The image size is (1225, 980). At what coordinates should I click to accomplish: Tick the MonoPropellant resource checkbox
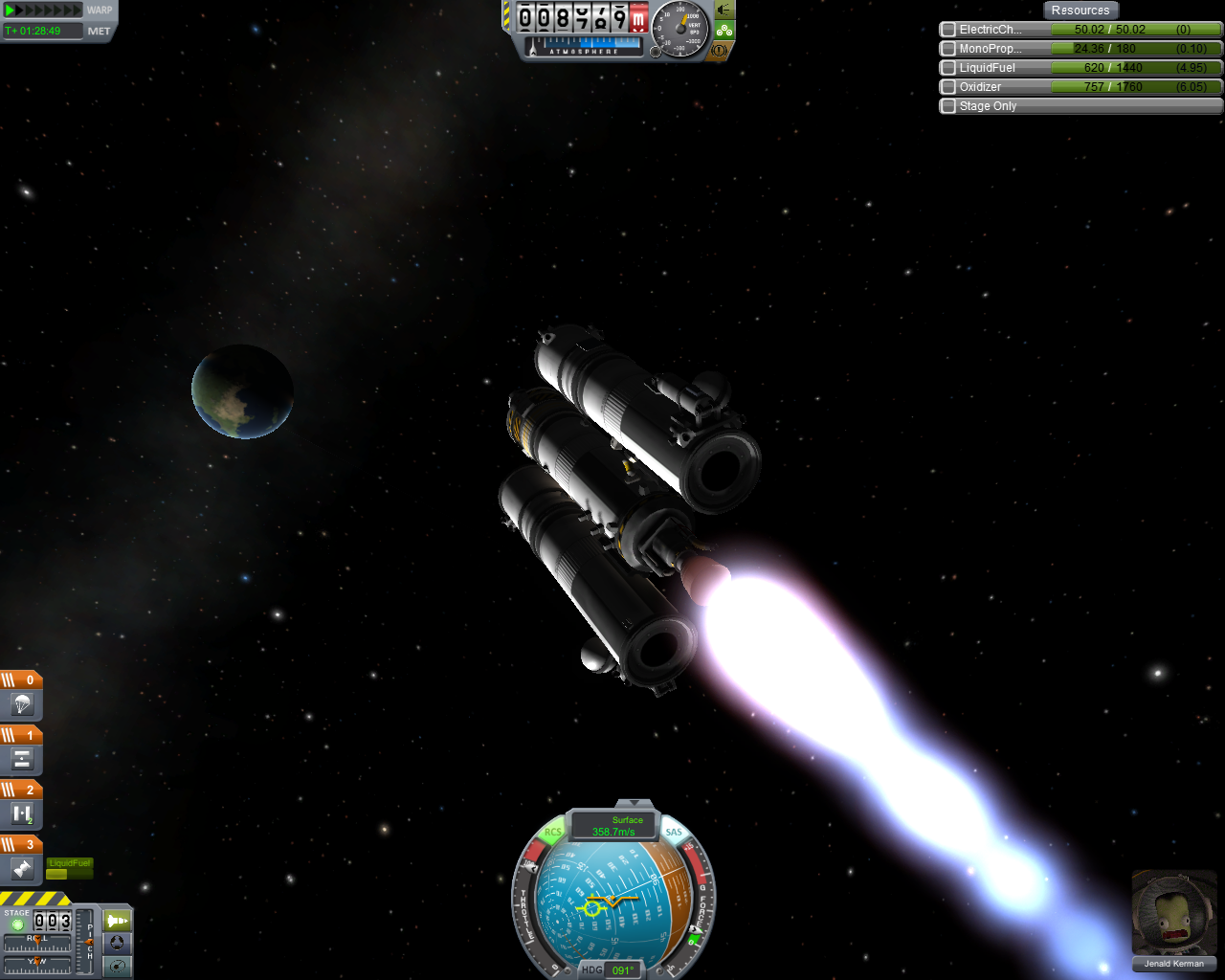(948, 49)
